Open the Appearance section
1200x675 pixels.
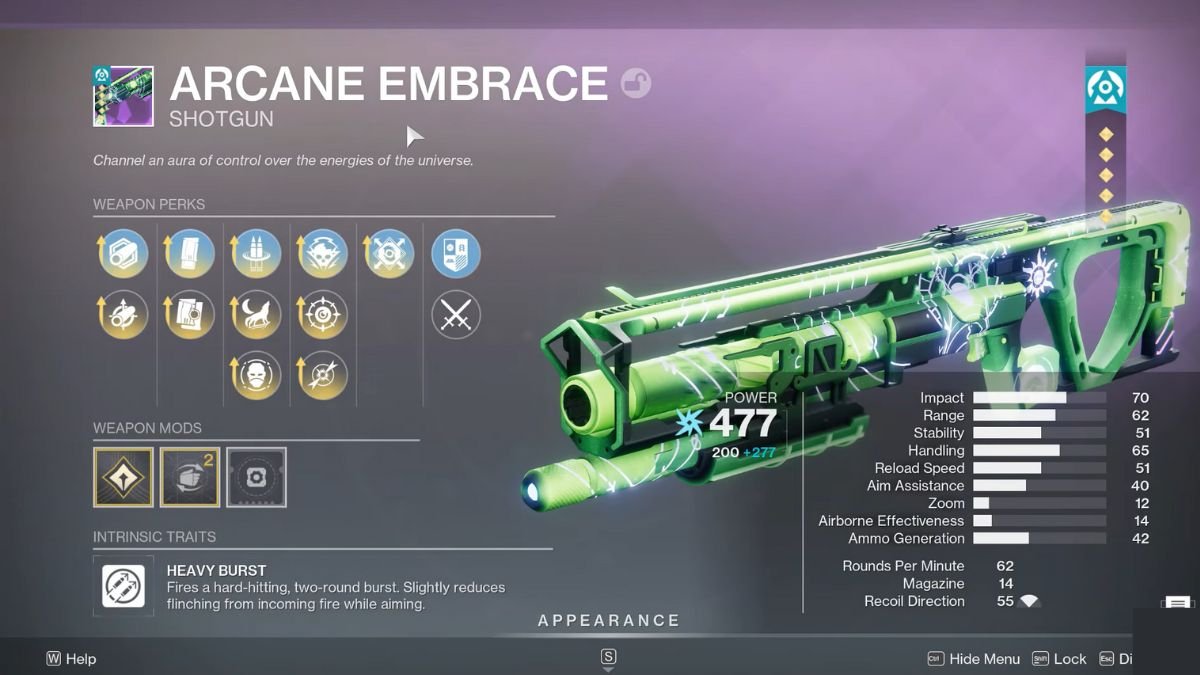click(x=608, y=621)
